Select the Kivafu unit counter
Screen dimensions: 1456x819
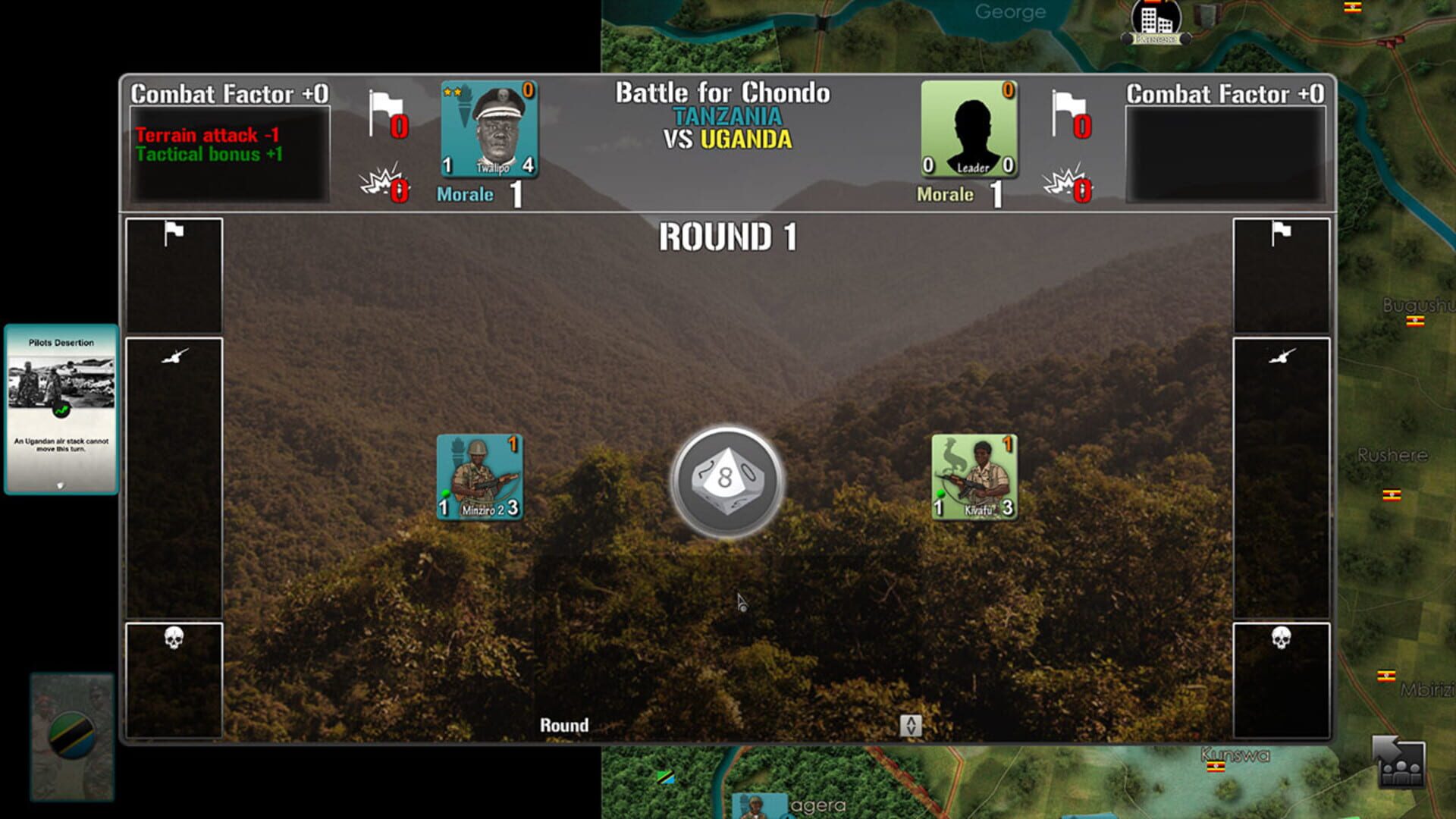(973, 476)
